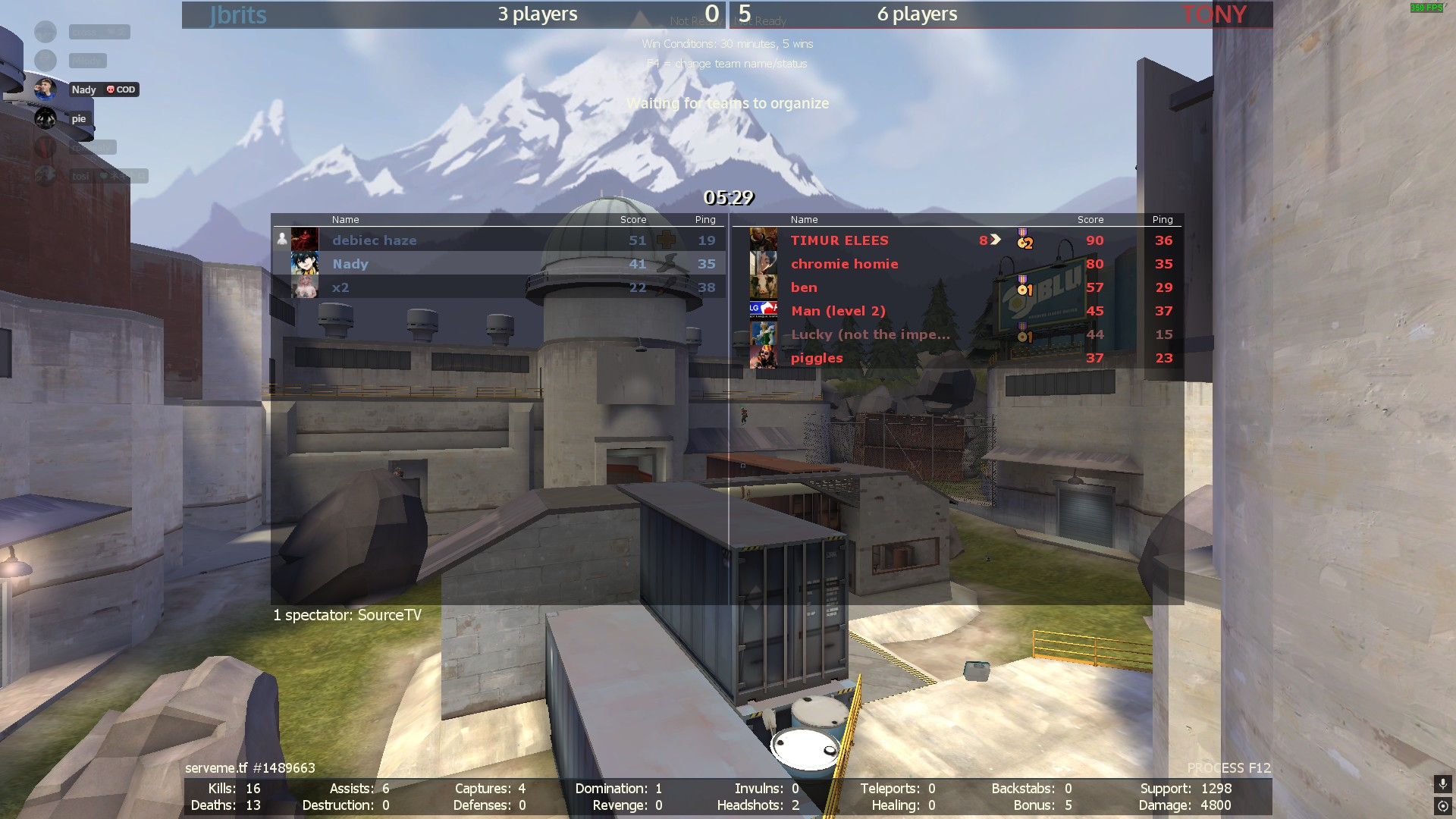
Task: Click chromie homie's scoreboard row
Action: tap(844, 264)
